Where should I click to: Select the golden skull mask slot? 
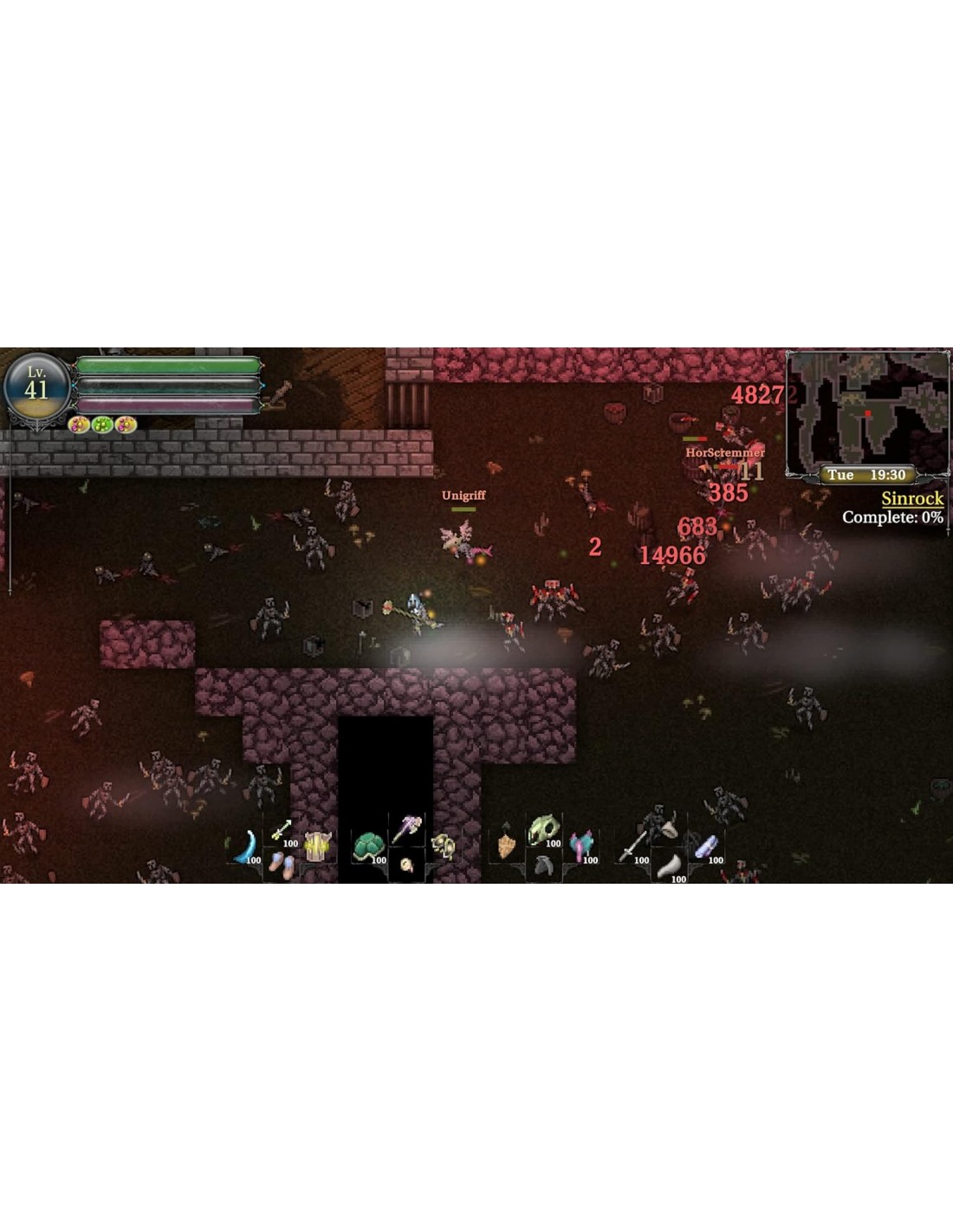click(x=443, y=846)
